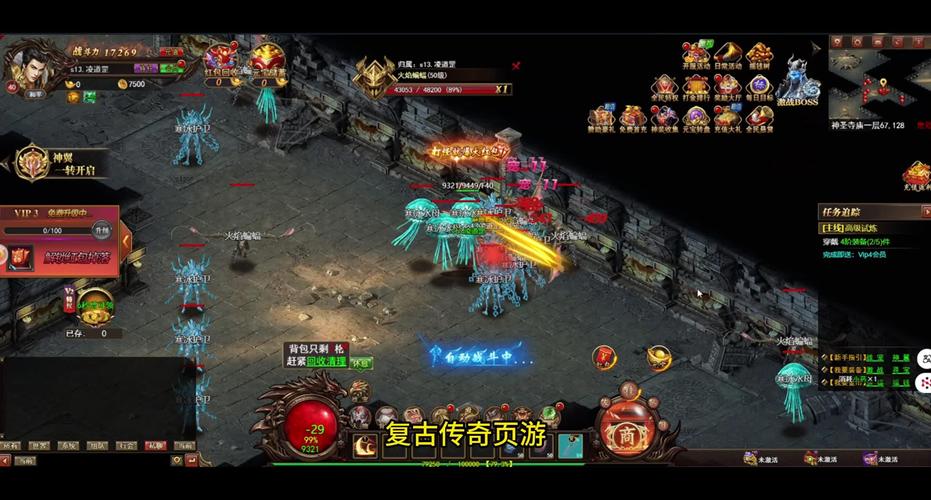
Task: Click the player character portrait
Action: pyautogui.click(x=28, y=63)
